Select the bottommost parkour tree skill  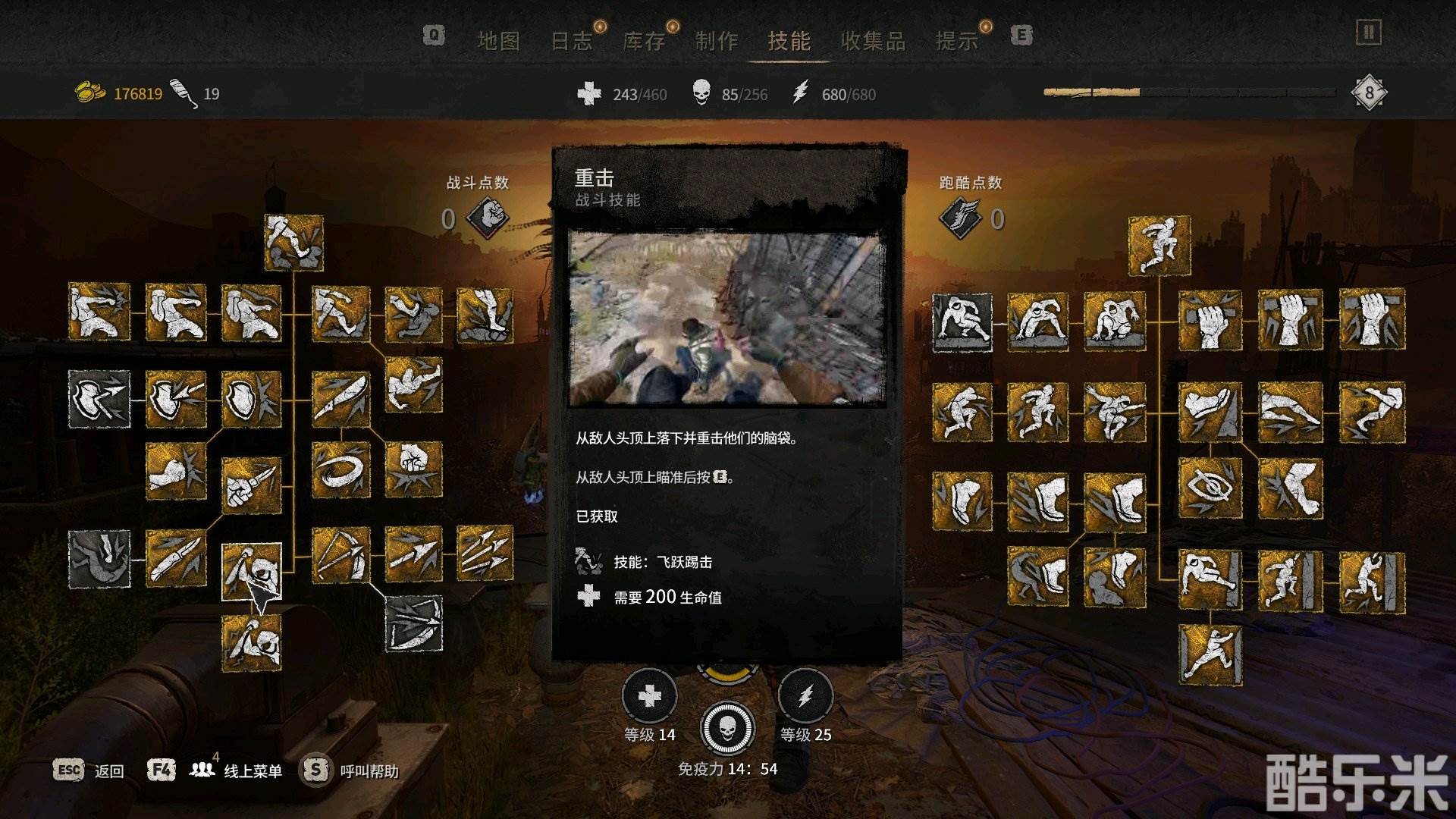(x=1210, y=654)
